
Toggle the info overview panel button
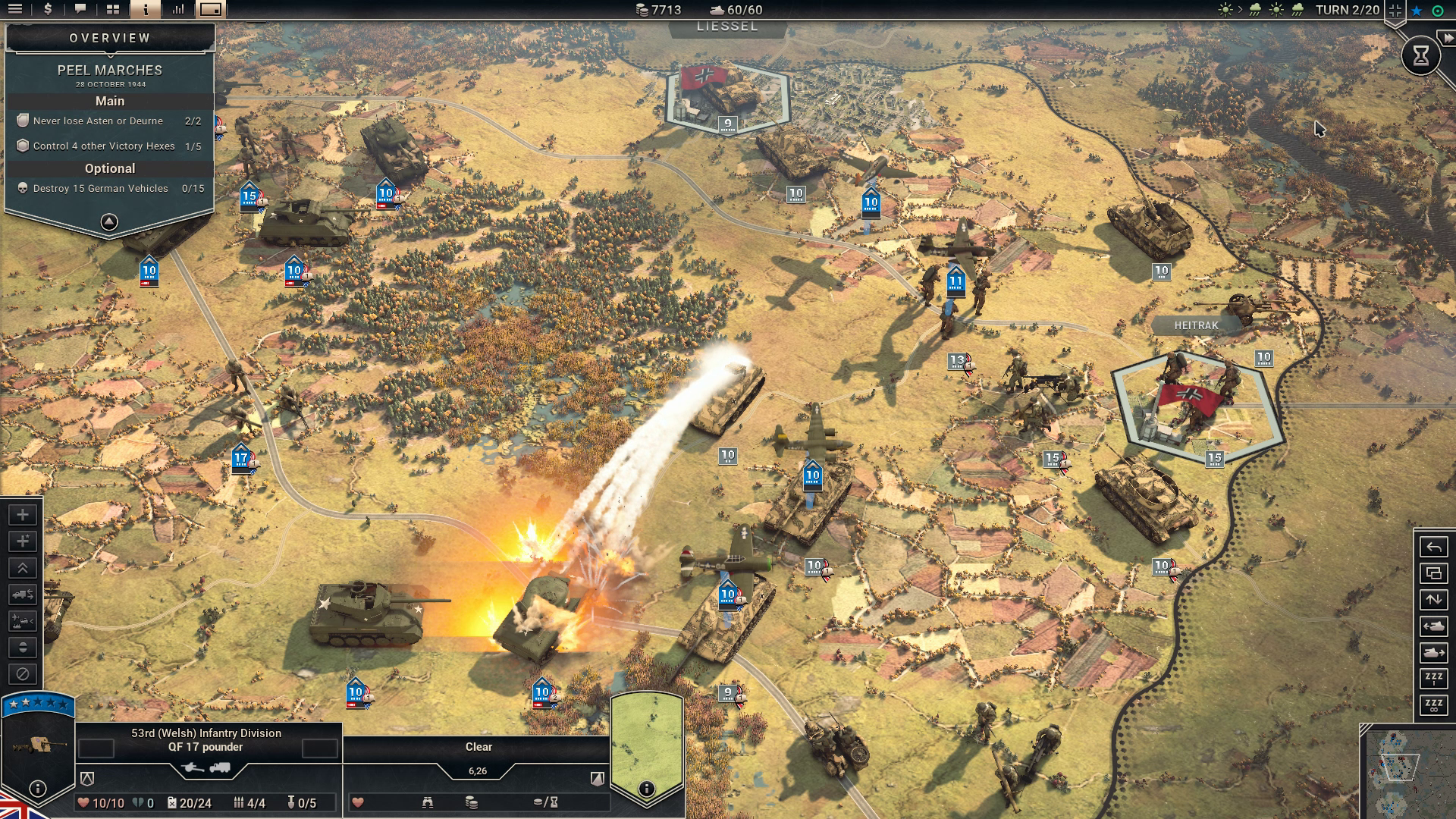145,9
